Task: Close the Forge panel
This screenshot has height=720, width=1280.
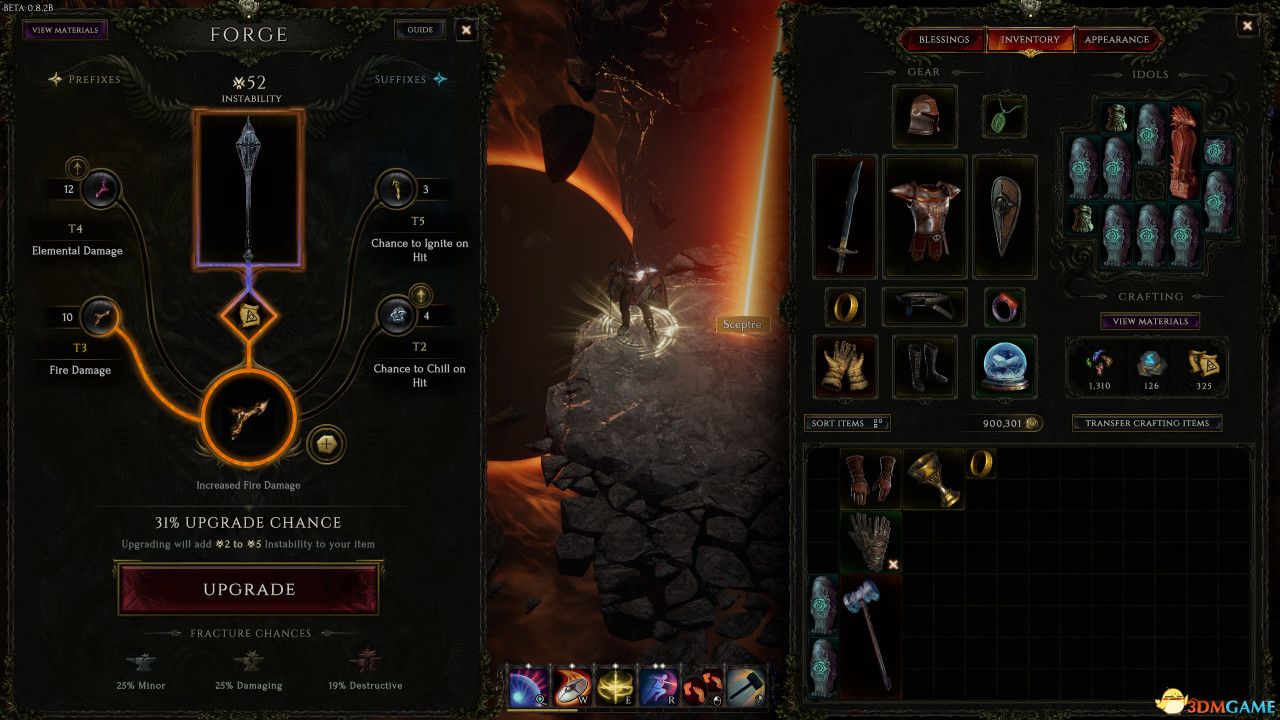Action: [466, 30]
